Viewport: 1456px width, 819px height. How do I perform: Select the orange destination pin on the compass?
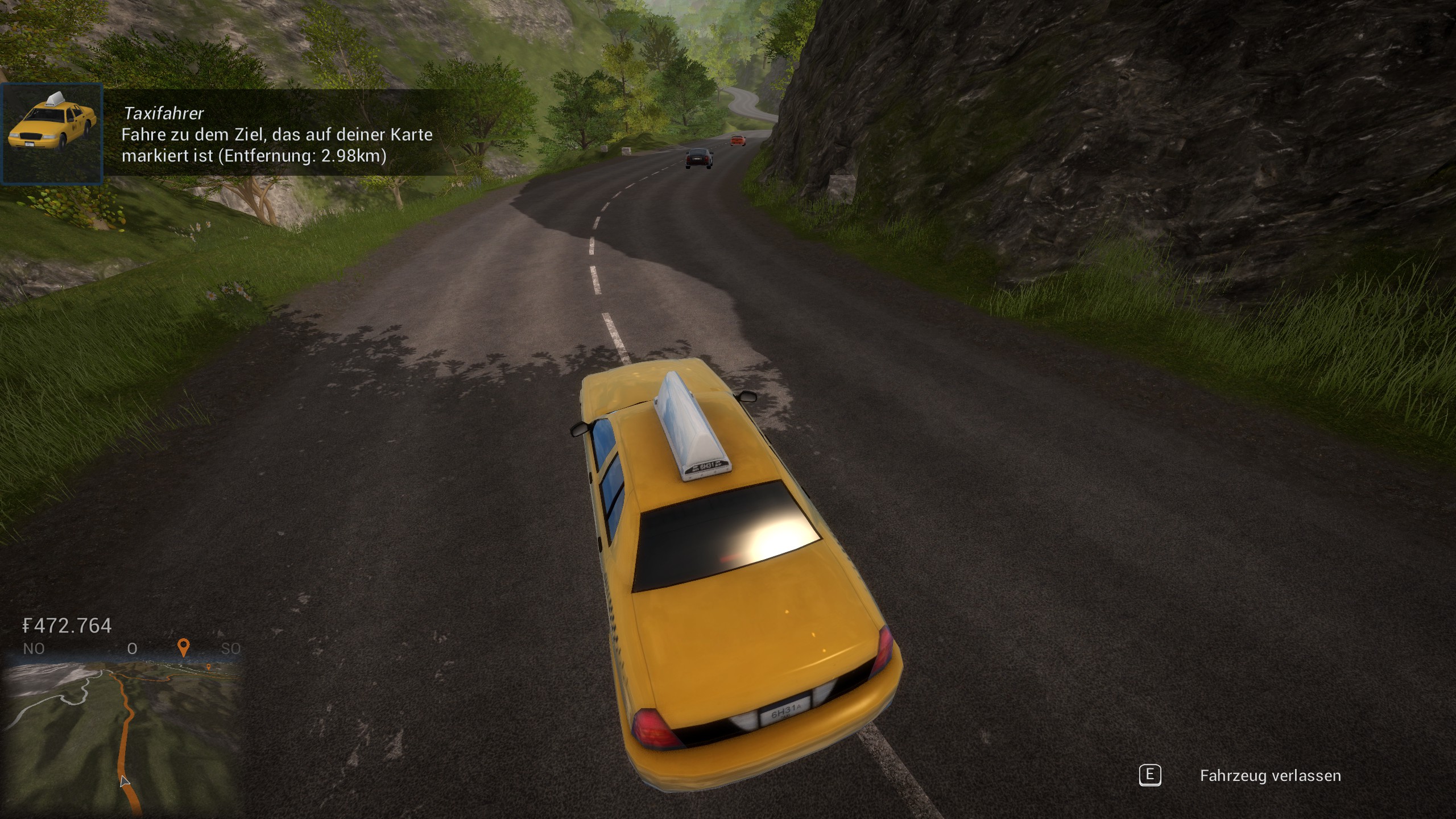[183, 647]
